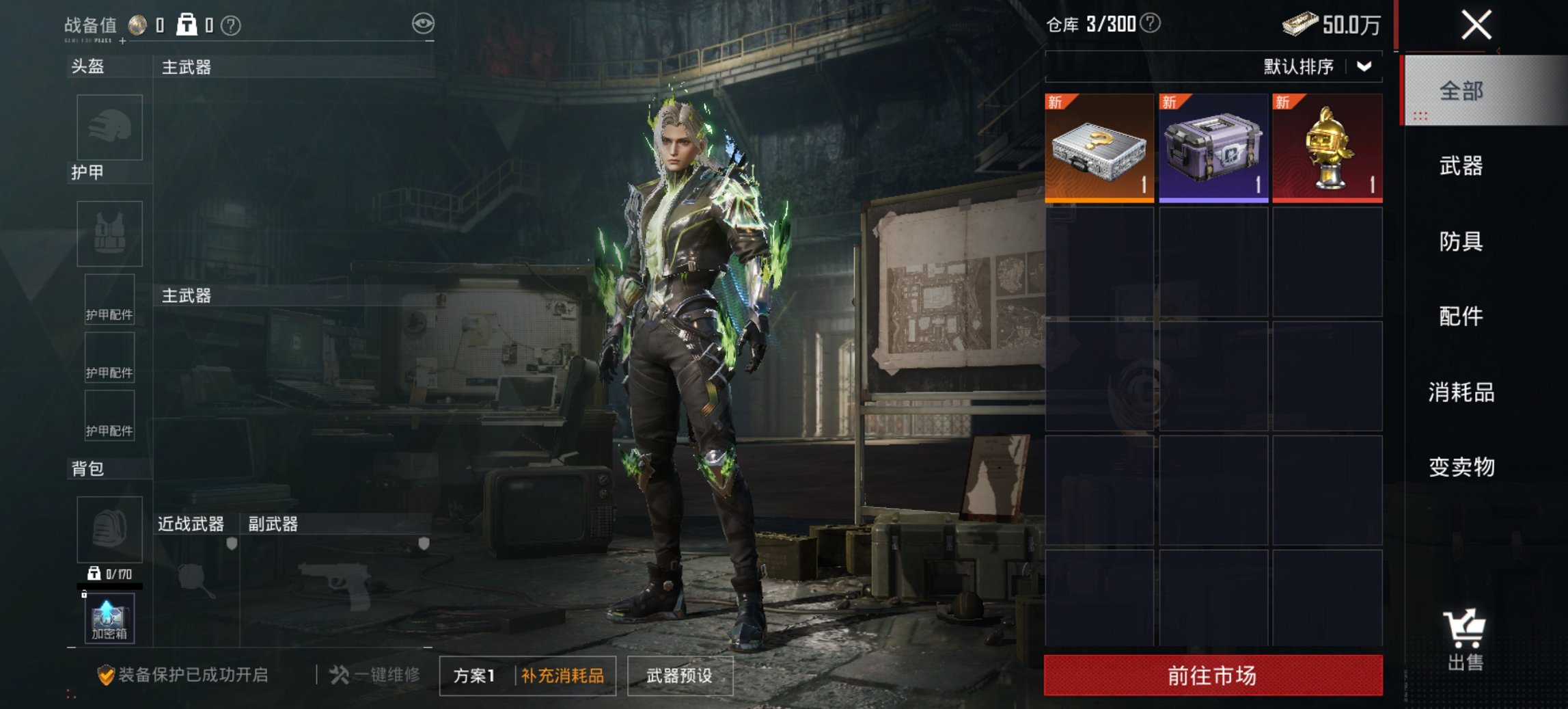Select the golden helmet trophy item
1568x709 pixels.
pyautogui.click(x=1328, y=148)
